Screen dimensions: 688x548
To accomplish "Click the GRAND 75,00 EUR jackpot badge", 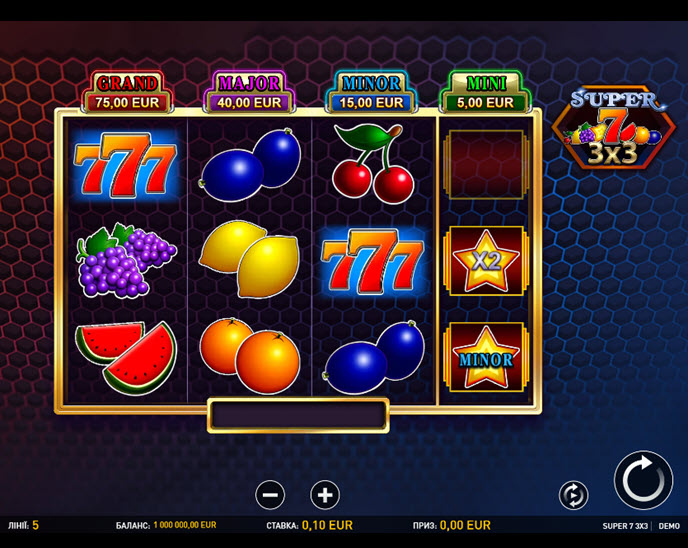I will point(127,92).
